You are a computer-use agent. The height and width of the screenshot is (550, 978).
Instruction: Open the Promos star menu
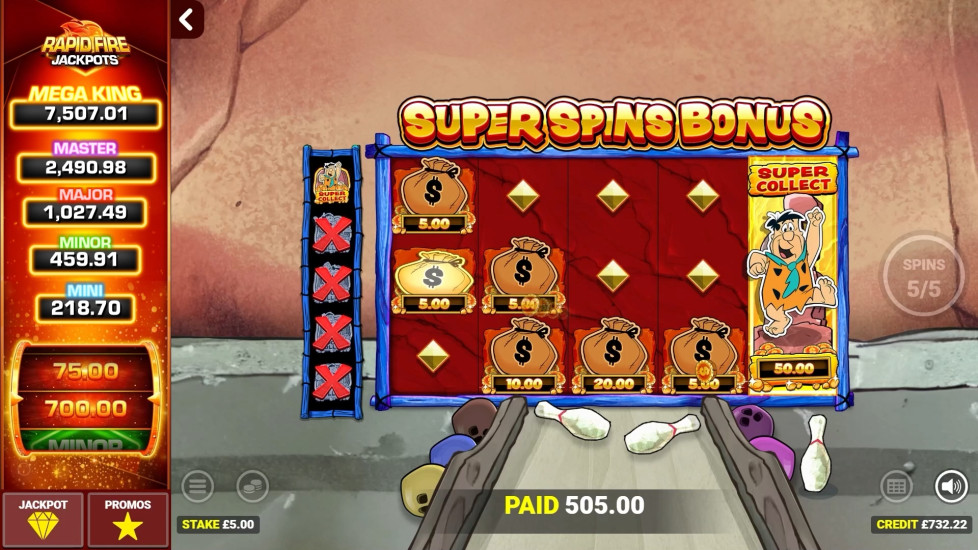[127, 518]
